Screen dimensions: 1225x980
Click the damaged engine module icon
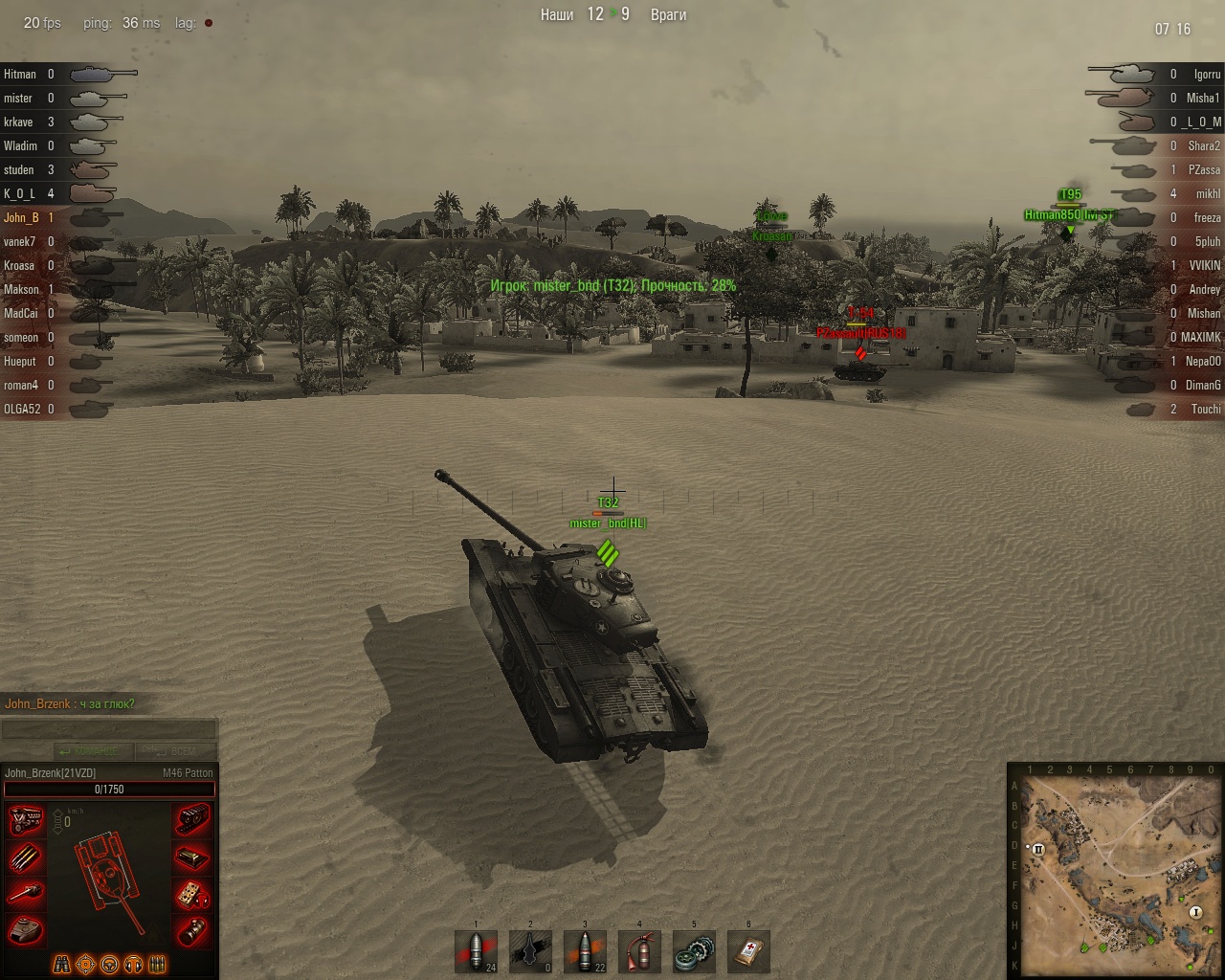(x=26, y=821)
